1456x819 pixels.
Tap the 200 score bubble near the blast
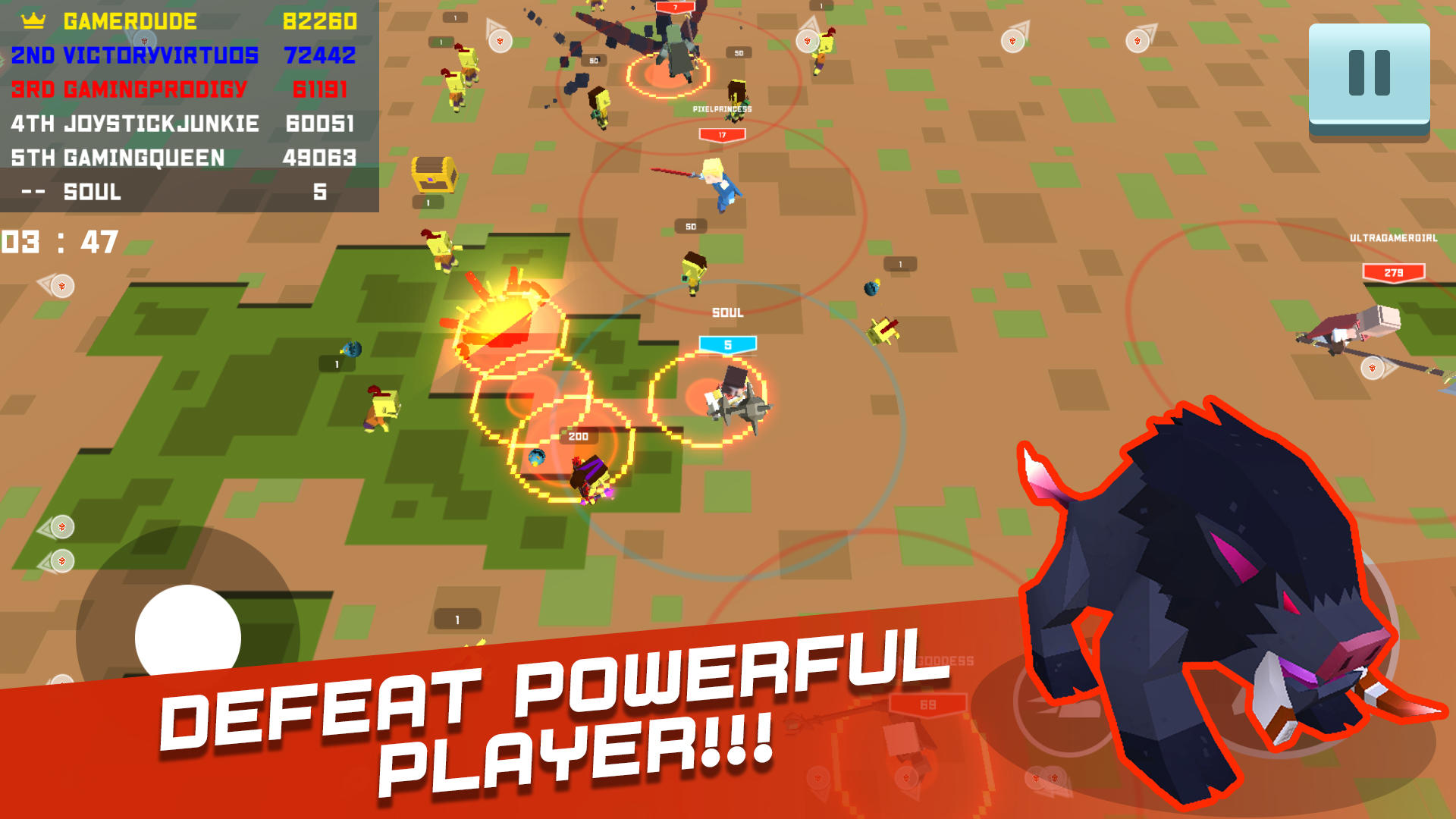(577, 437)
